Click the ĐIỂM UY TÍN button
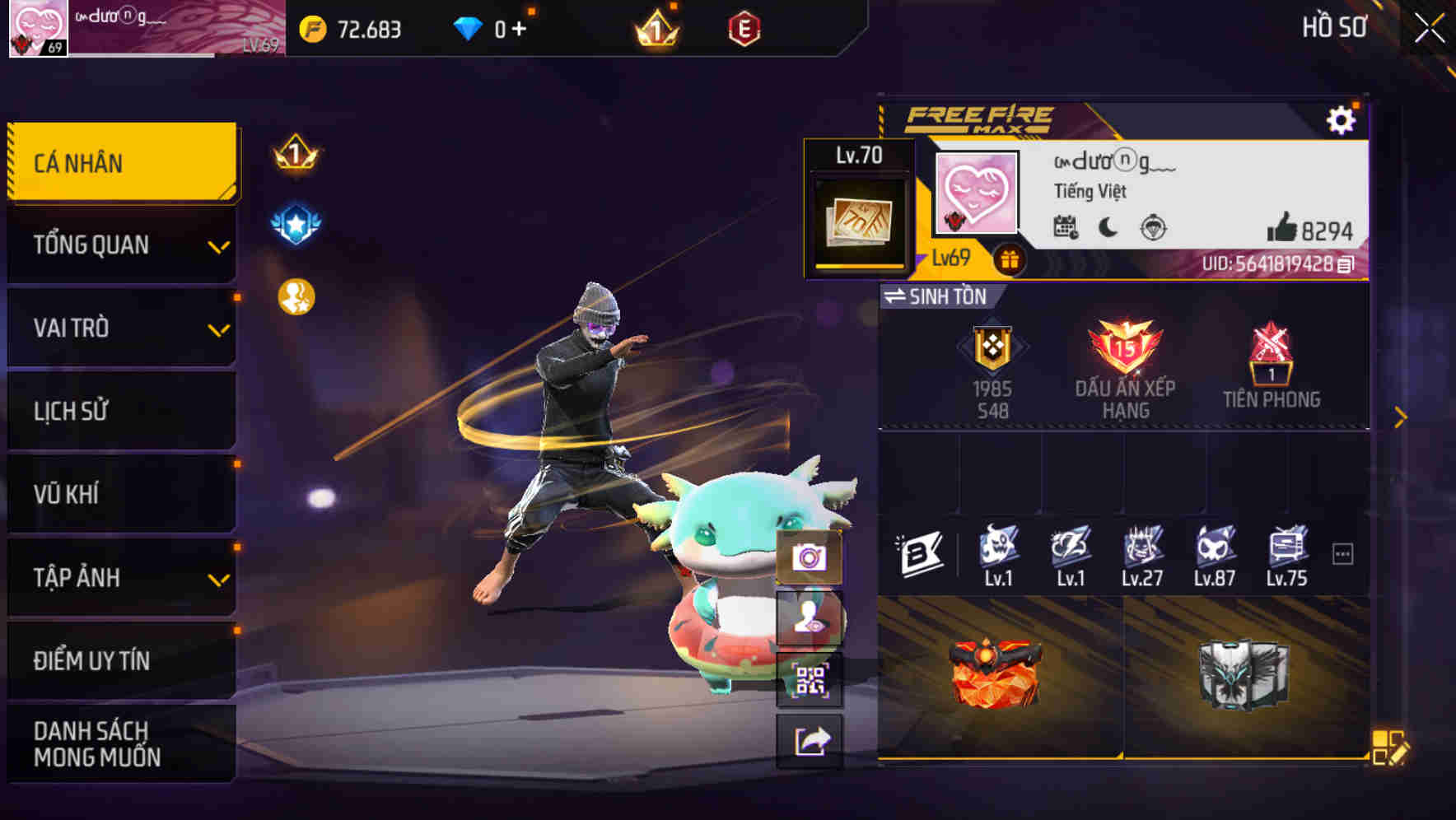 (x=91, y=659)
